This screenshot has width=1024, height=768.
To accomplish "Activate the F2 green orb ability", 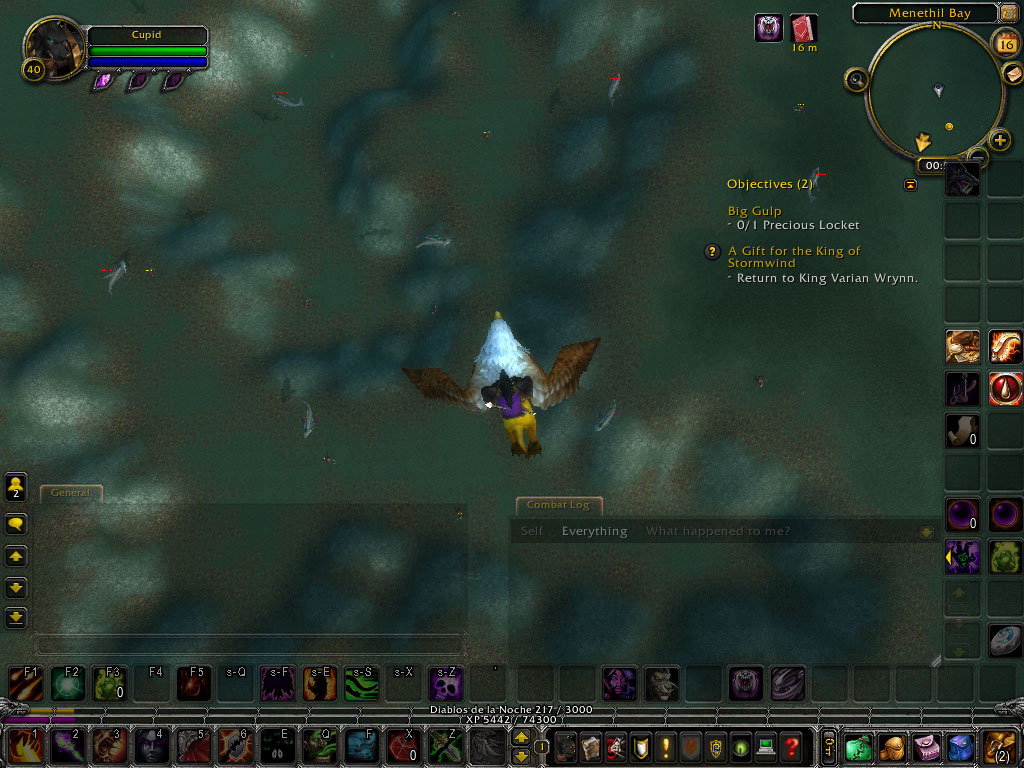I will coord(69,684).
